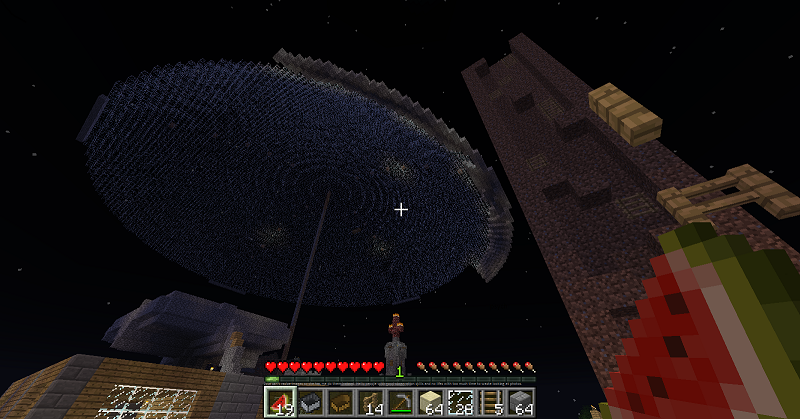800x419 pixels.
Task: Select the gray stone block stack
Action: tap(520, 402)
